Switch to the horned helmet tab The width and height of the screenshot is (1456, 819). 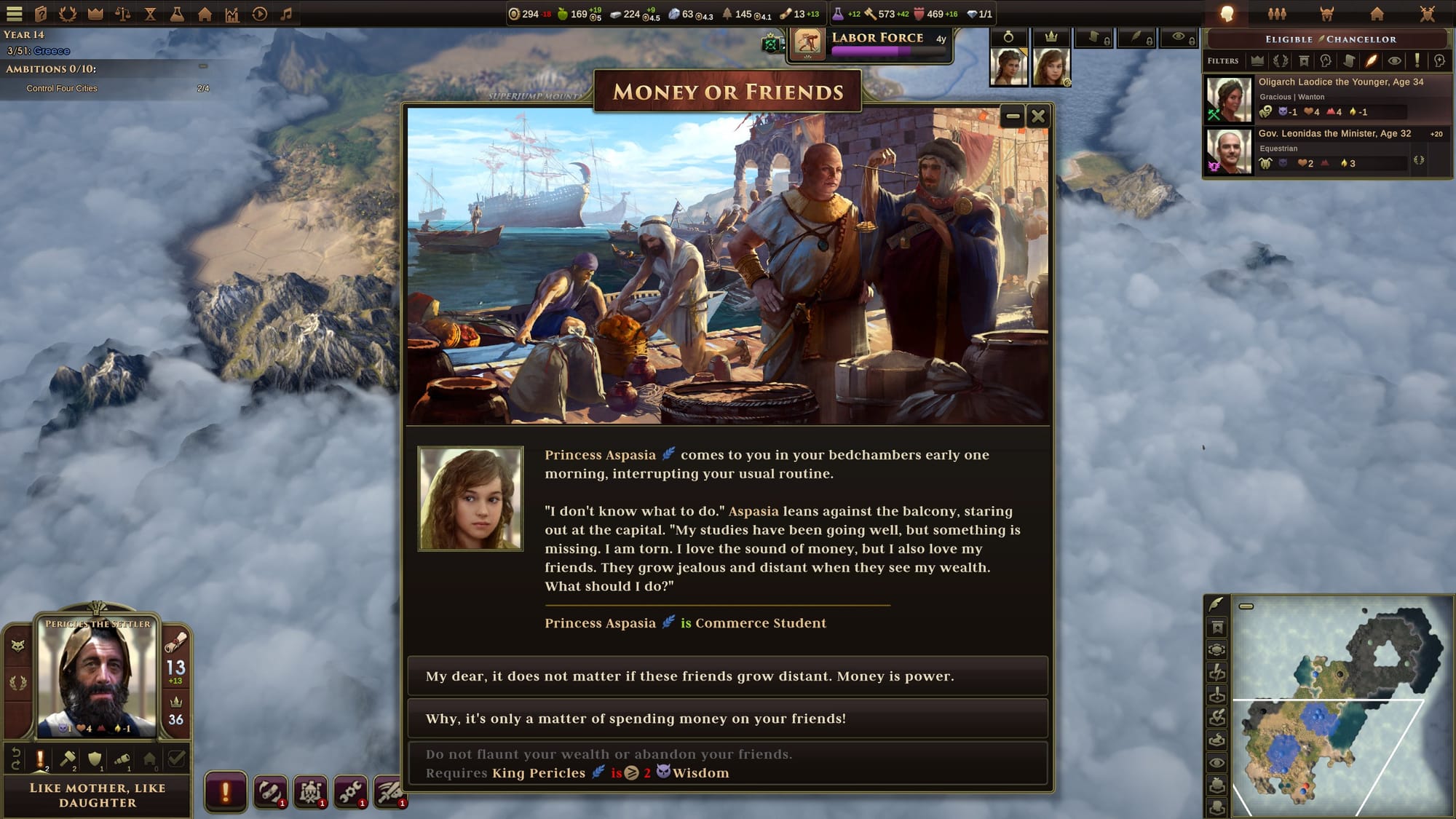click(1326, 14)
